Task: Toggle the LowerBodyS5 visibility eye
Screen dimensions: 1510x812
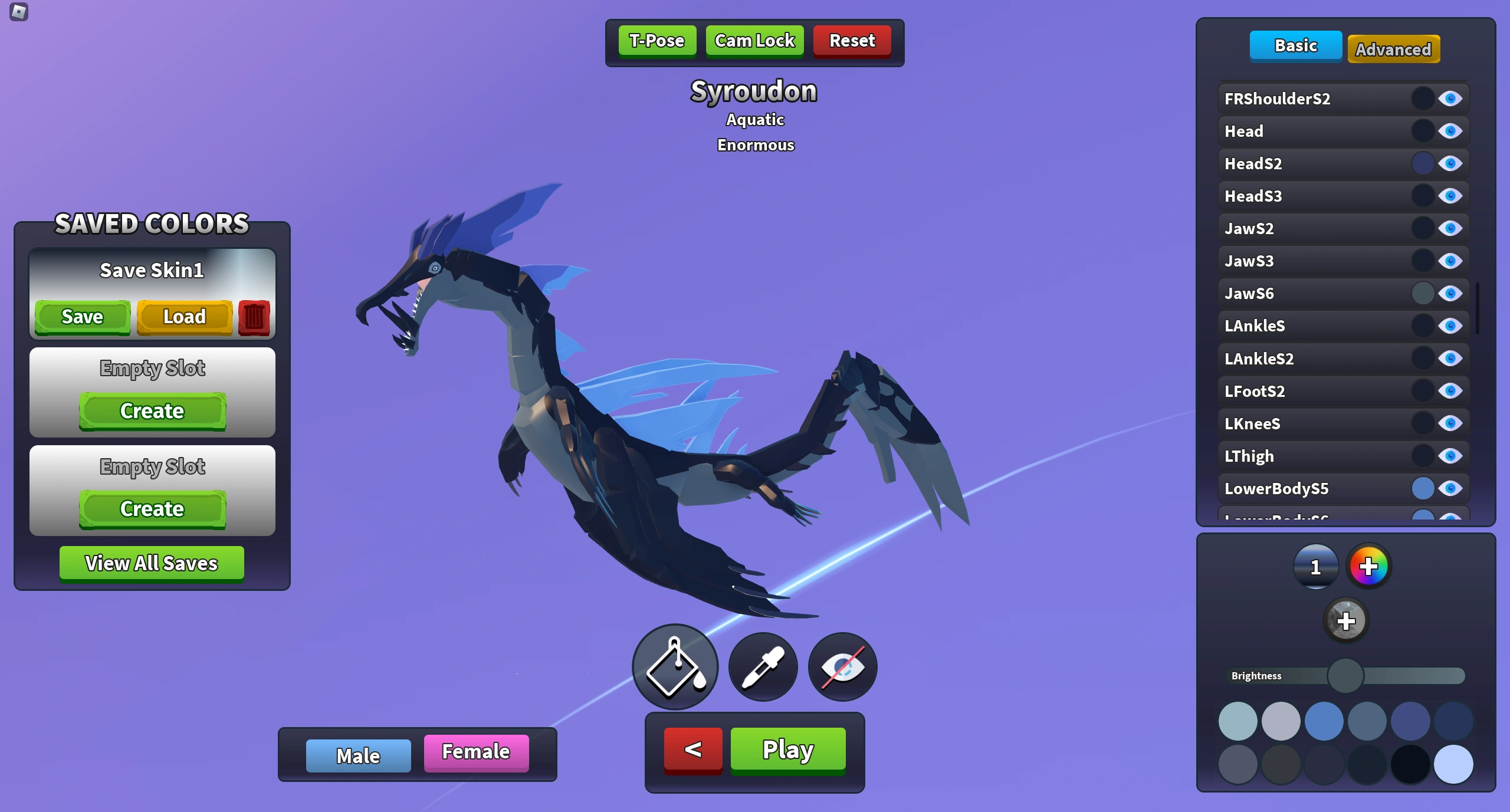Action: point(1450,488)
